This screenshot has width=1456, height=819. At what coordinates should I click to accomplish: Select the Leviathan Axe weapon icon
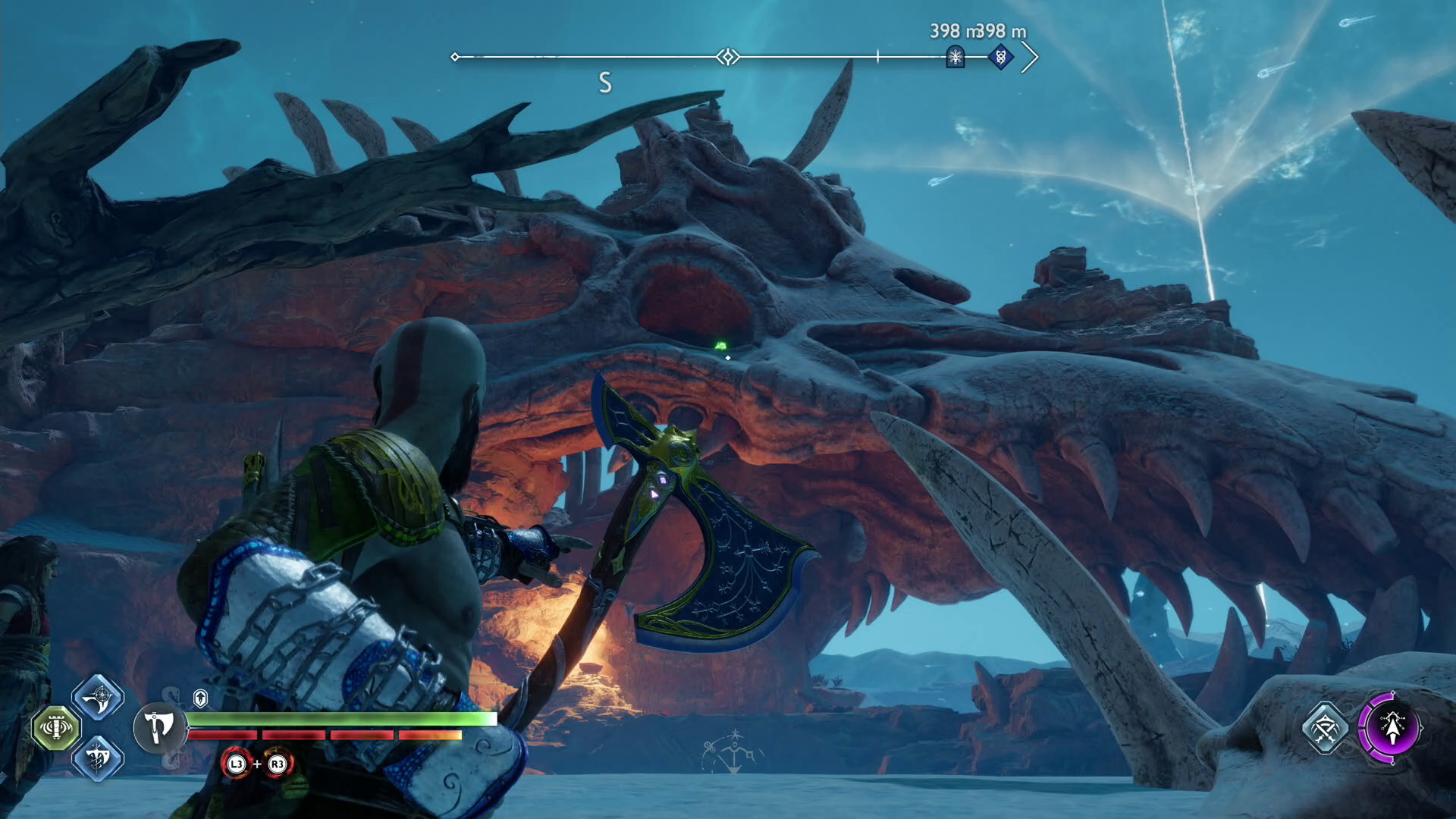coord(158,728)
